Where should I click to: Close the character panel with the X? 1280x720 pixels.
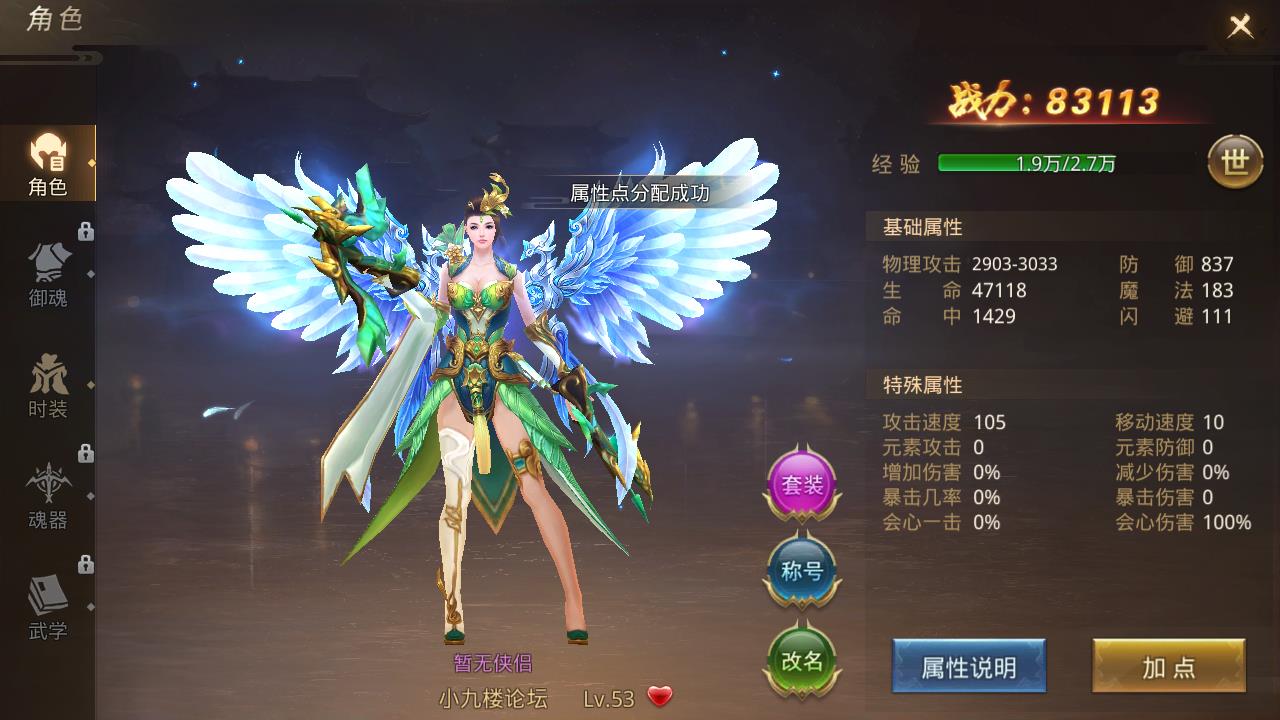[x=1240, y=26]
